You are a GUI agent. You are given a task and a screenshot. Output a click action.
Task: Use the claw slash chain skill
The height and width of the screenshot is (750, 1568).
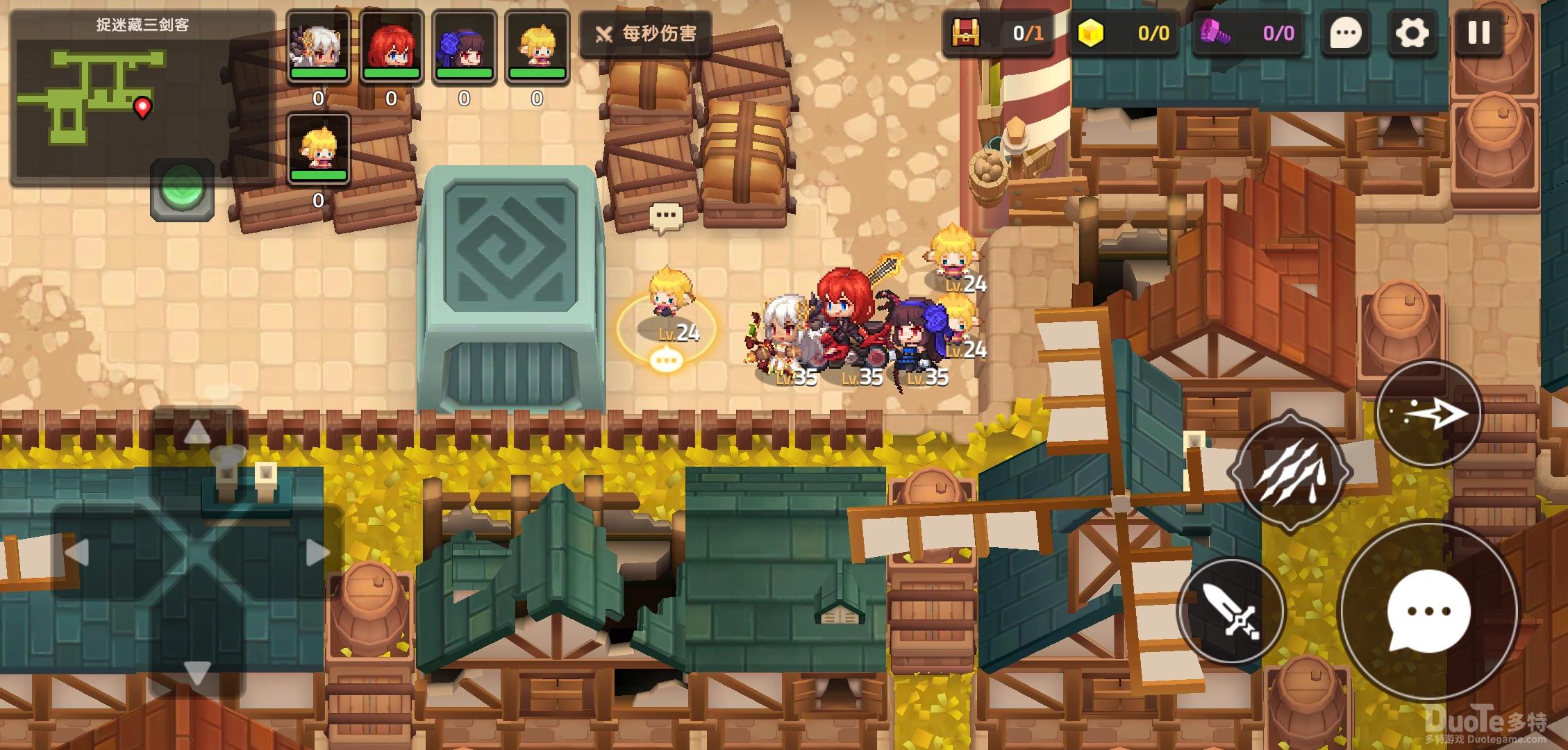[1290, 473]
